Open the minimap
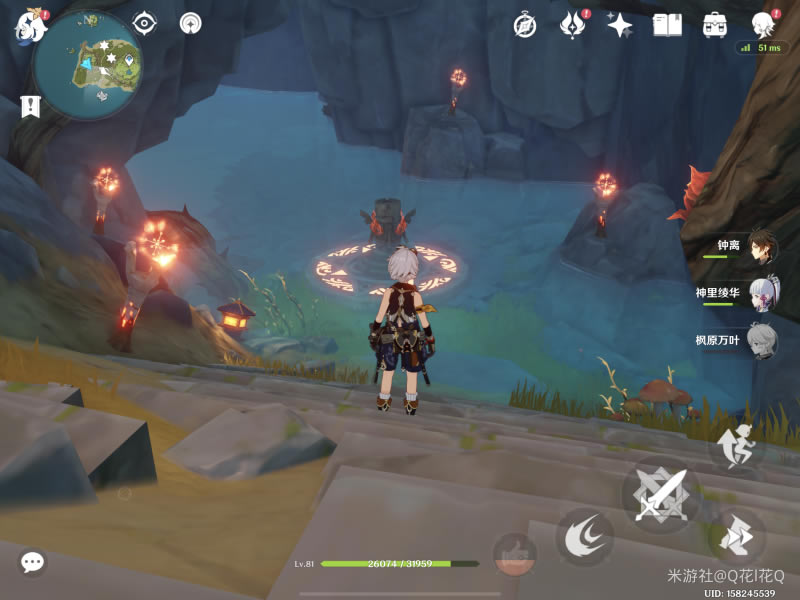This screenshot has width=800, height=600. [87, 64]
